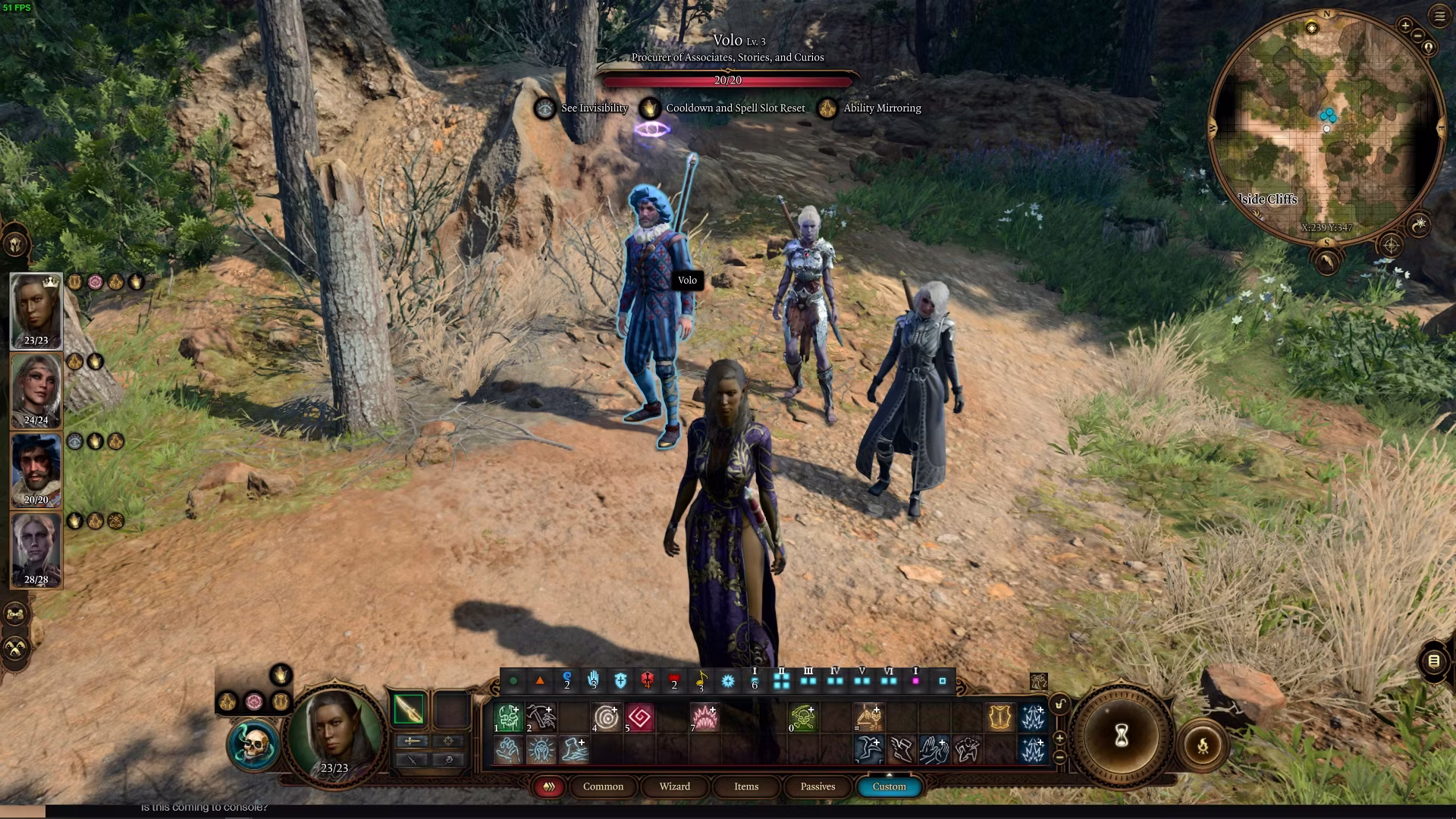Click the end turn hourglass button

pyautogui.click(x=1121, y=735)
